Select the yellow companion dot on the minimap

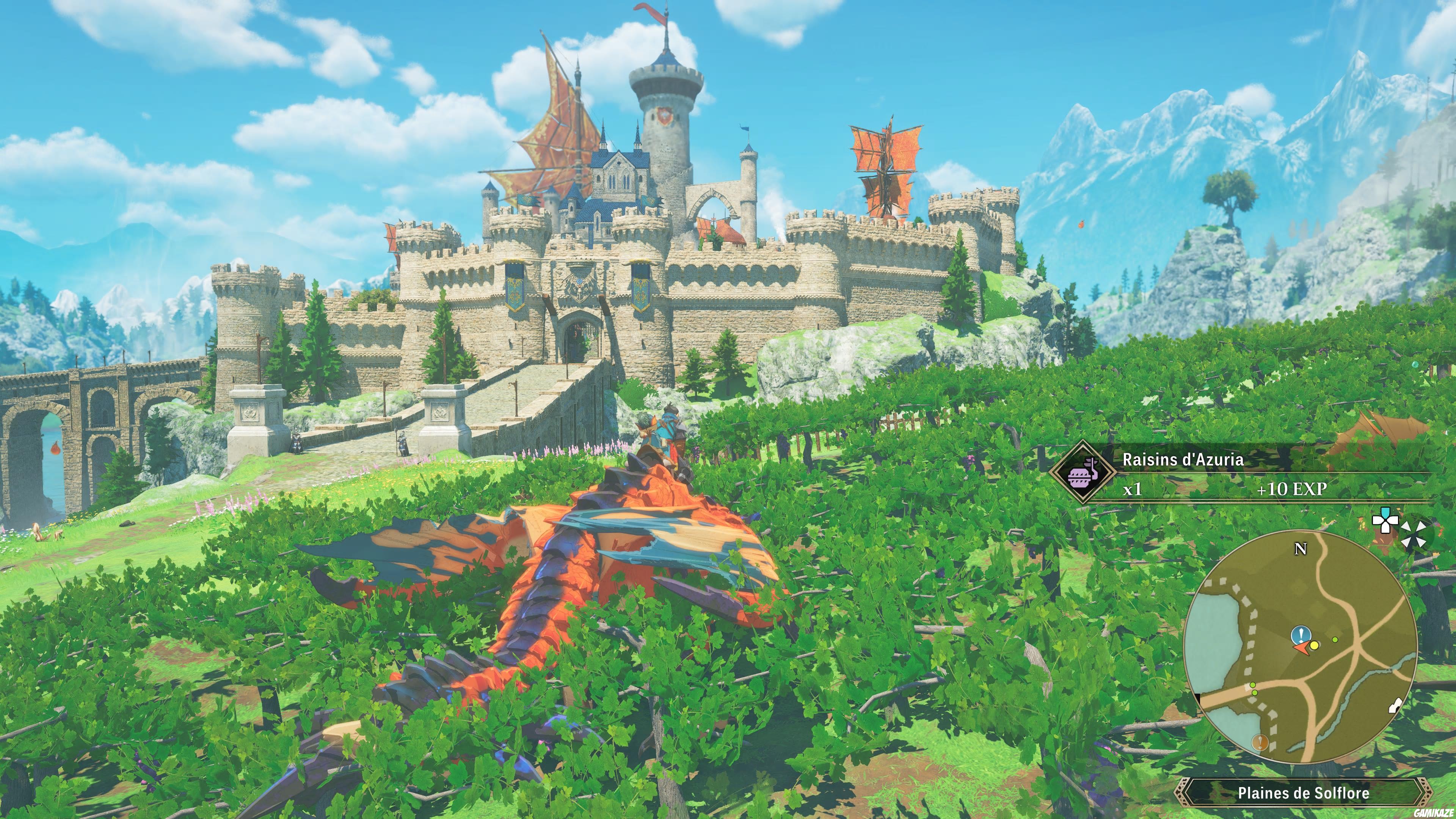tap(1315, 646)
